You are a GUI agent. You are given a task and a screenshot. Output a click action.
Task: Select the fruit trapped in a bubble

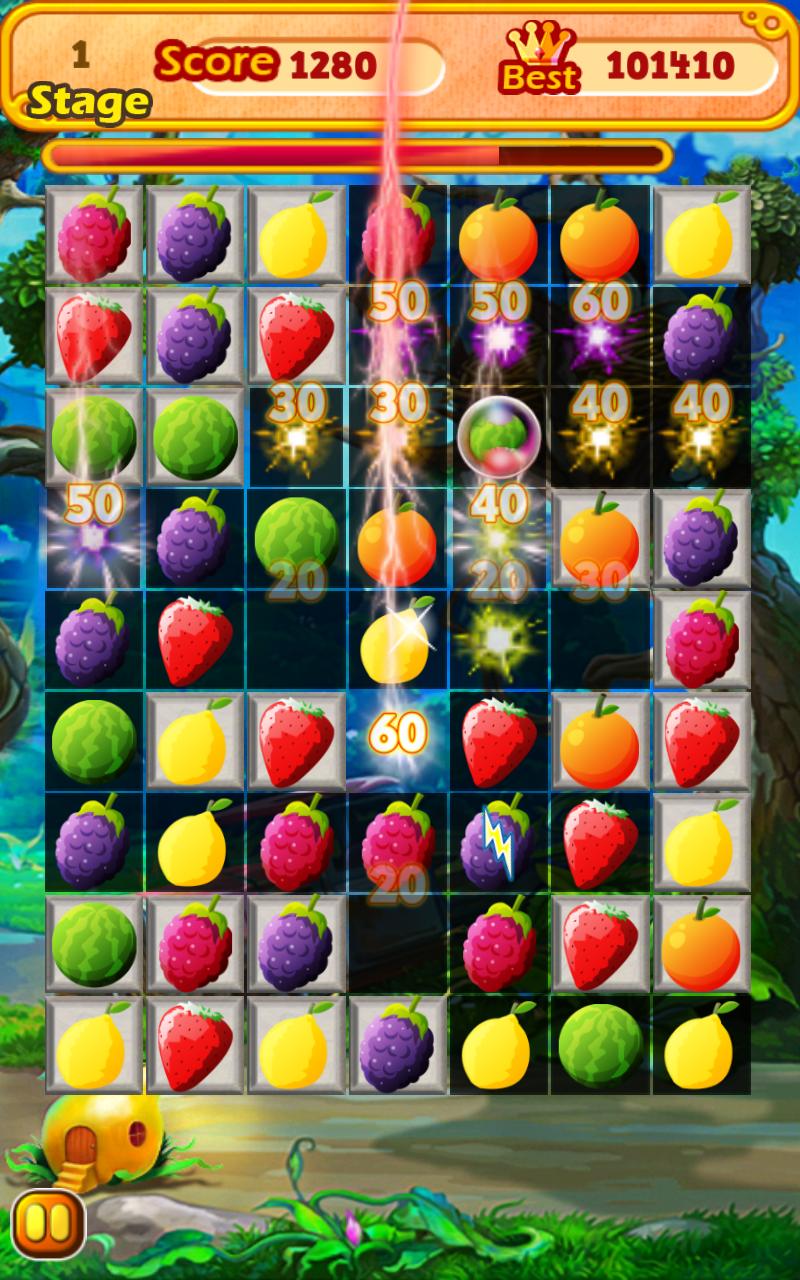[498, 436]
